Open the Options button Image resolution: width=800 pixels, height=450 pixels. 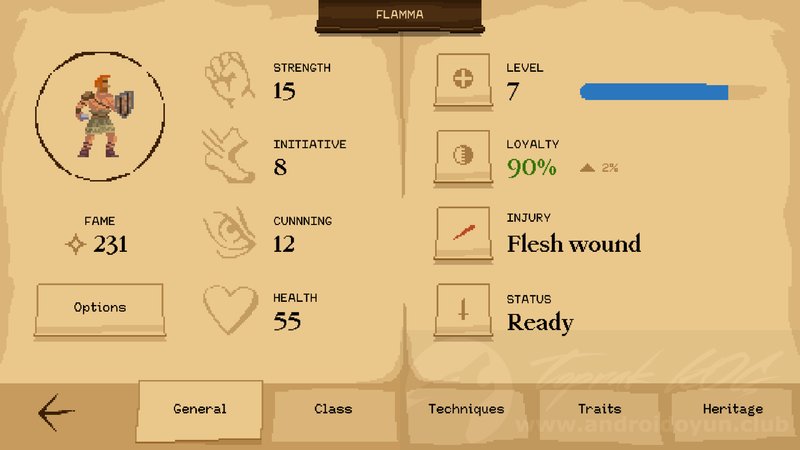coord(99,308)
